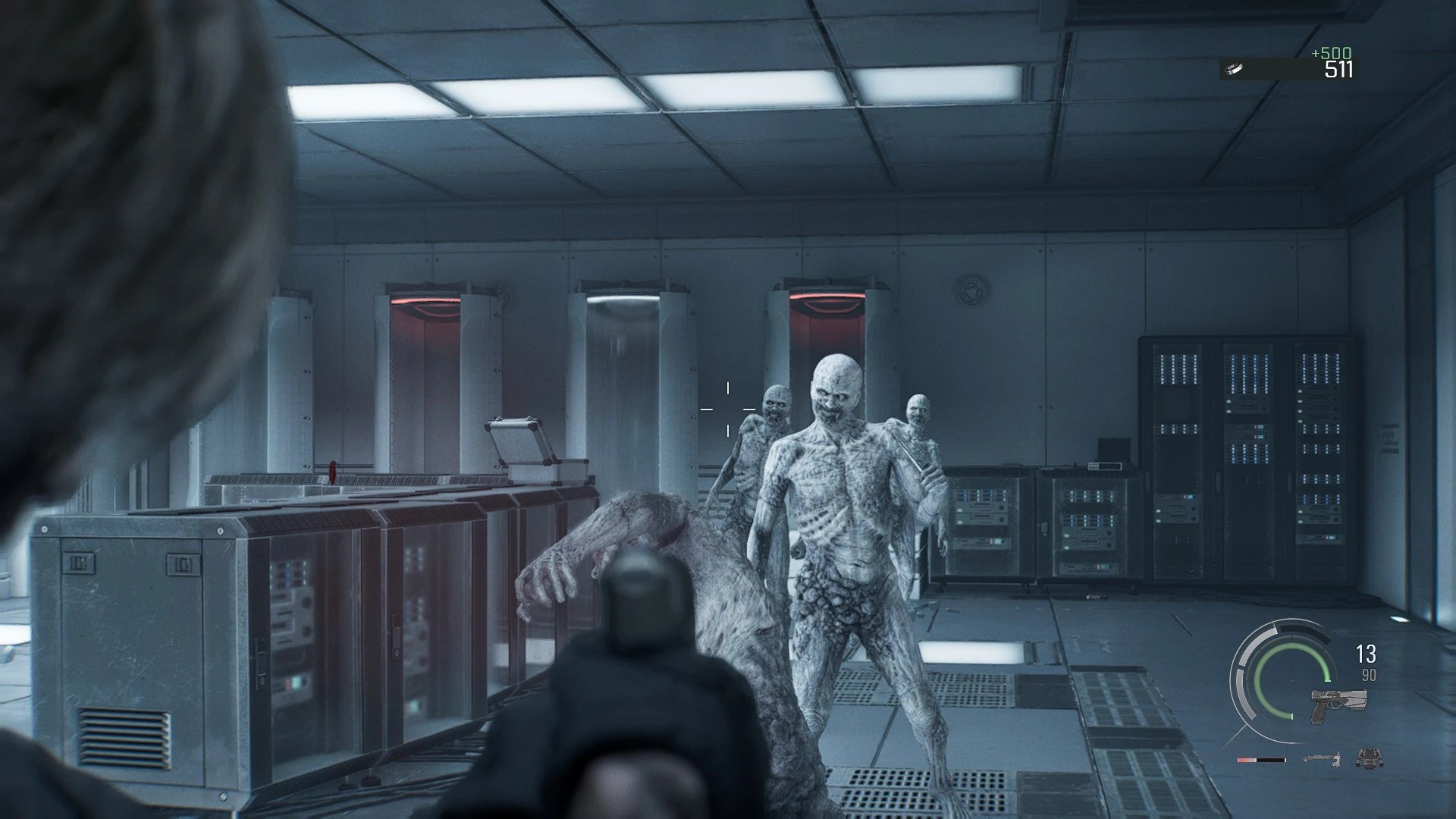
Task: Click the hatchet melee weapon icon
Action: pos(1323,758)
